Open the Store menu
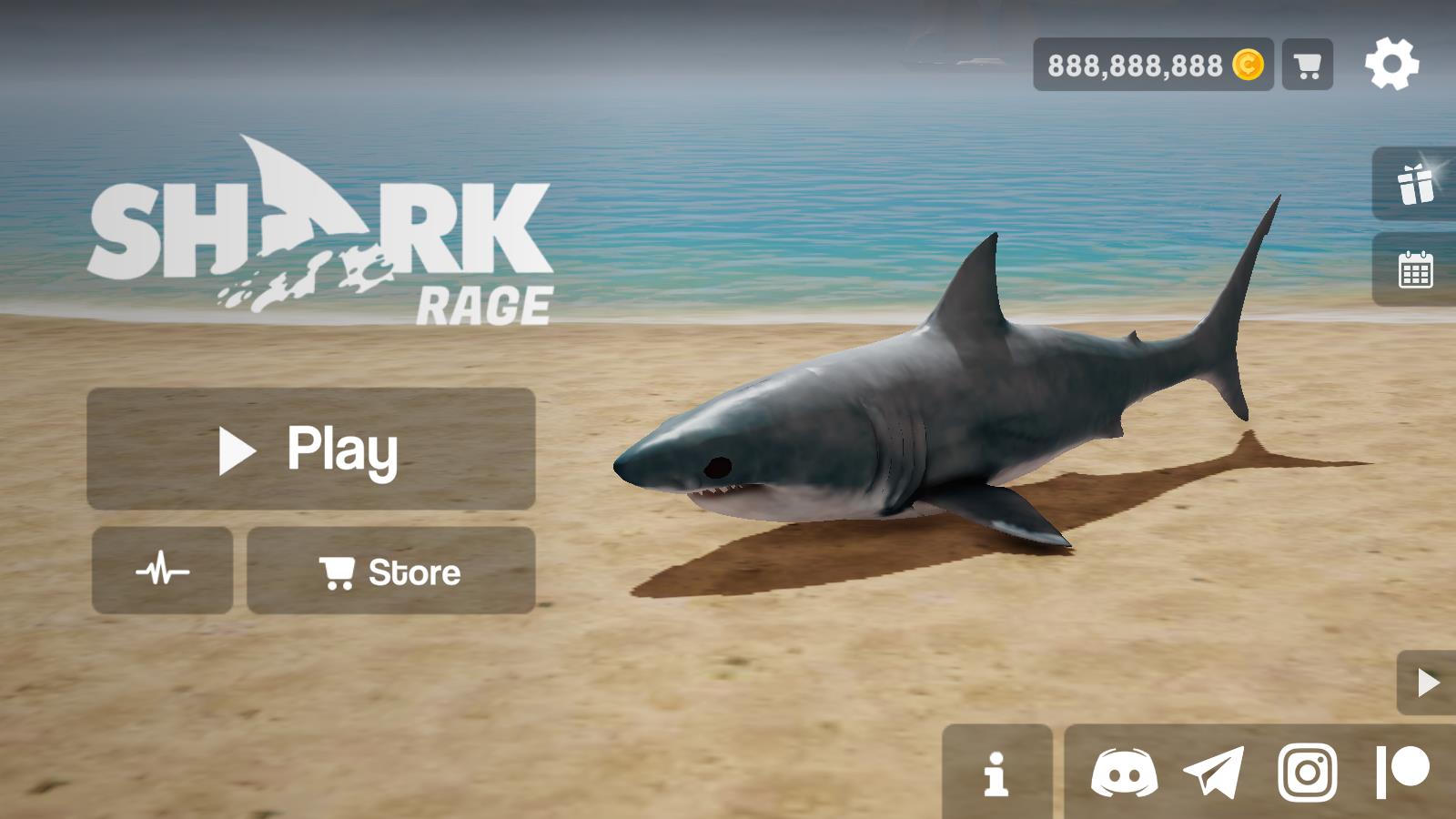 [x=390, y=571]
